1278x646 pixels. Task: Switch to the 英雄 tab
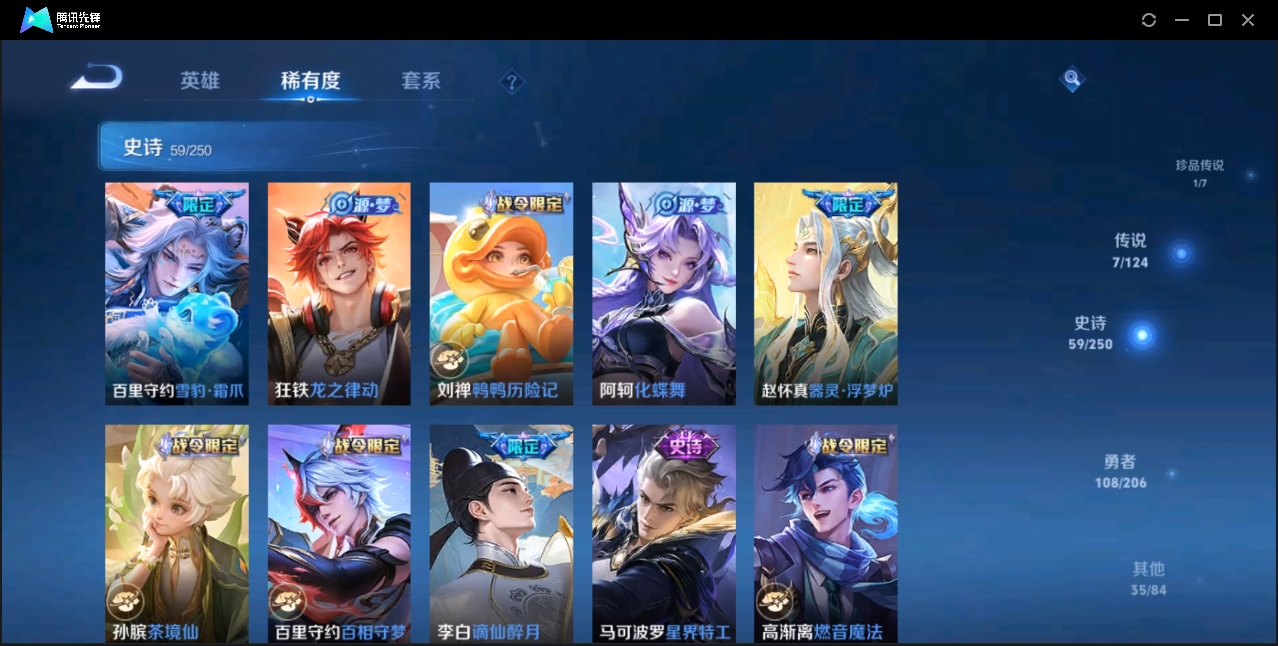[200, 81]
